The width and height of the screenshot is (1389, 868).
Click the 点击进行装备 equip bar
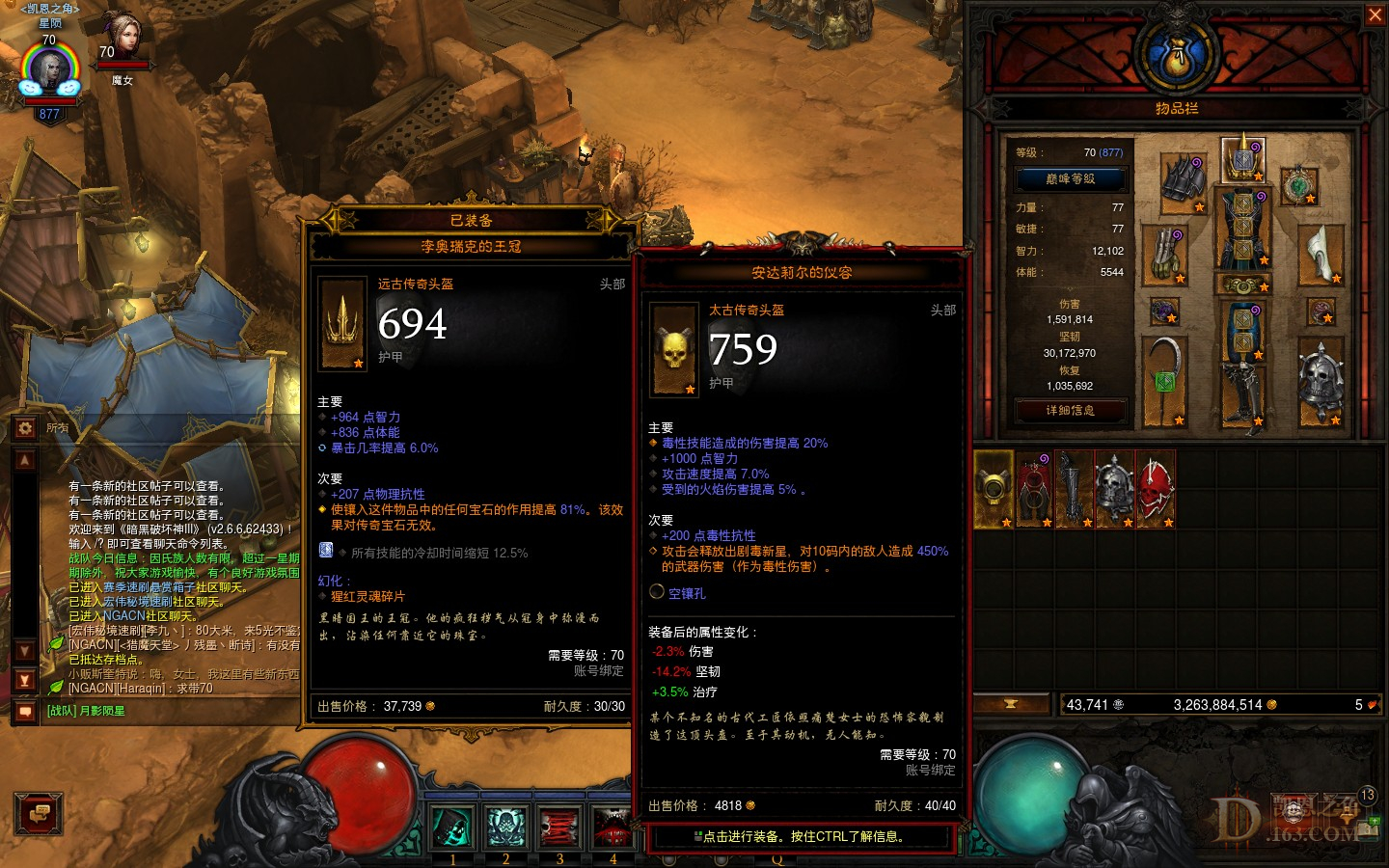[x=802, y=838]
